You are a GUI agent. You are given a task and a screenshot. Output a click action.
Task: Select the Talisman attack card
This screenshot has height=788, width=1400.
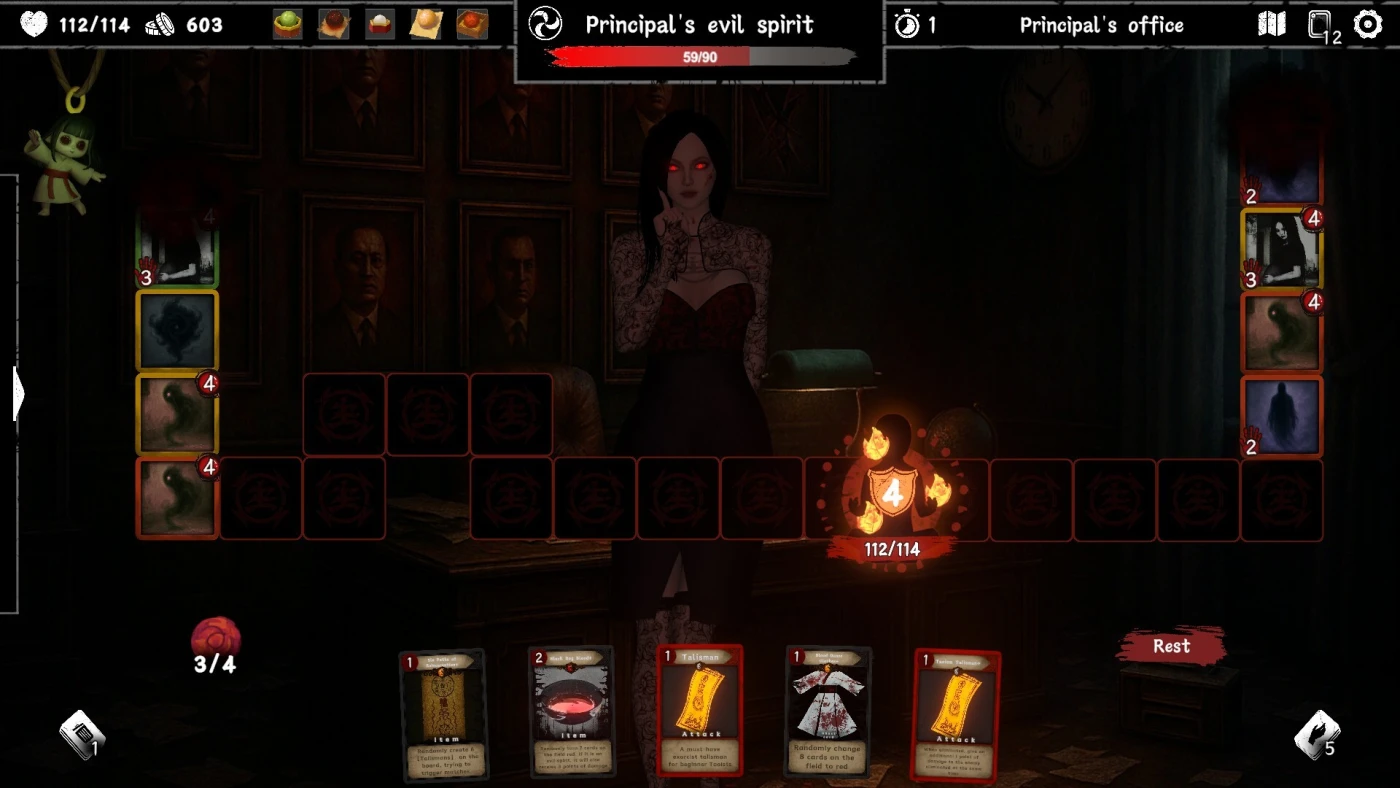click(700, 709)
